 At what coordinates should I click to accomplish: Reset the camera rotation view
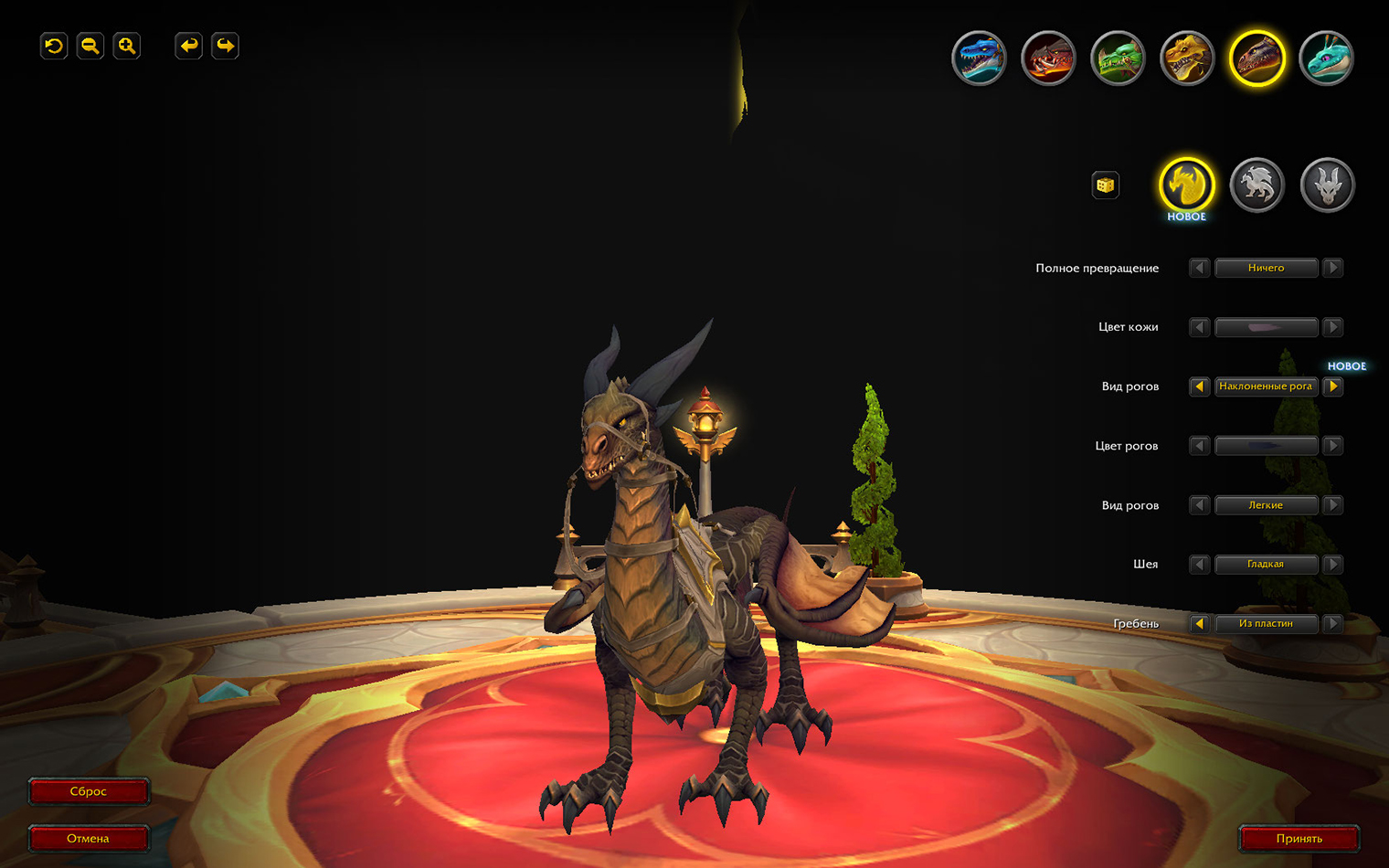pyautogui.click(x=54, y=46)
